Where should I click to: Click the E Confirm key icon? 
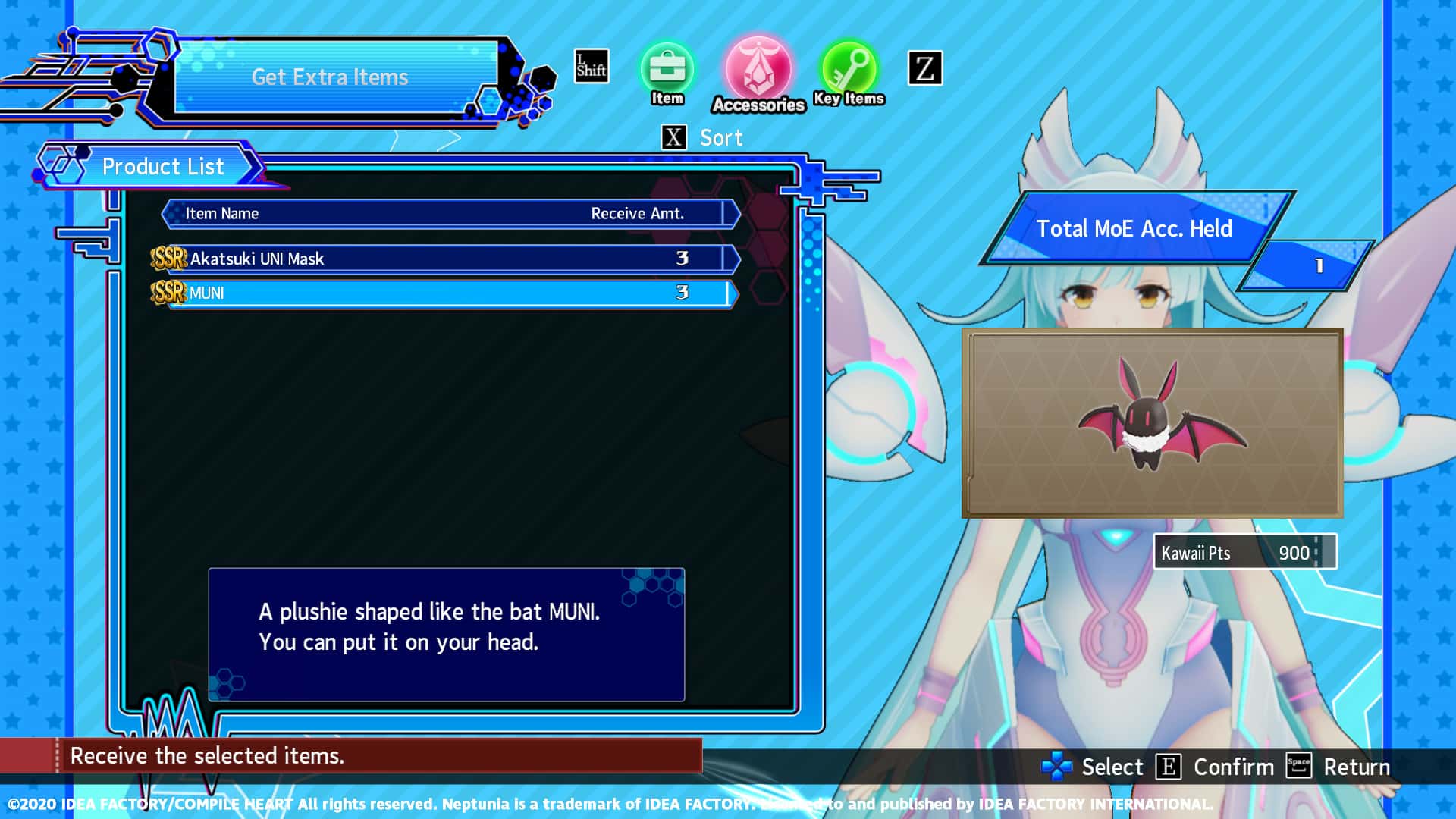click(1169, 767)
